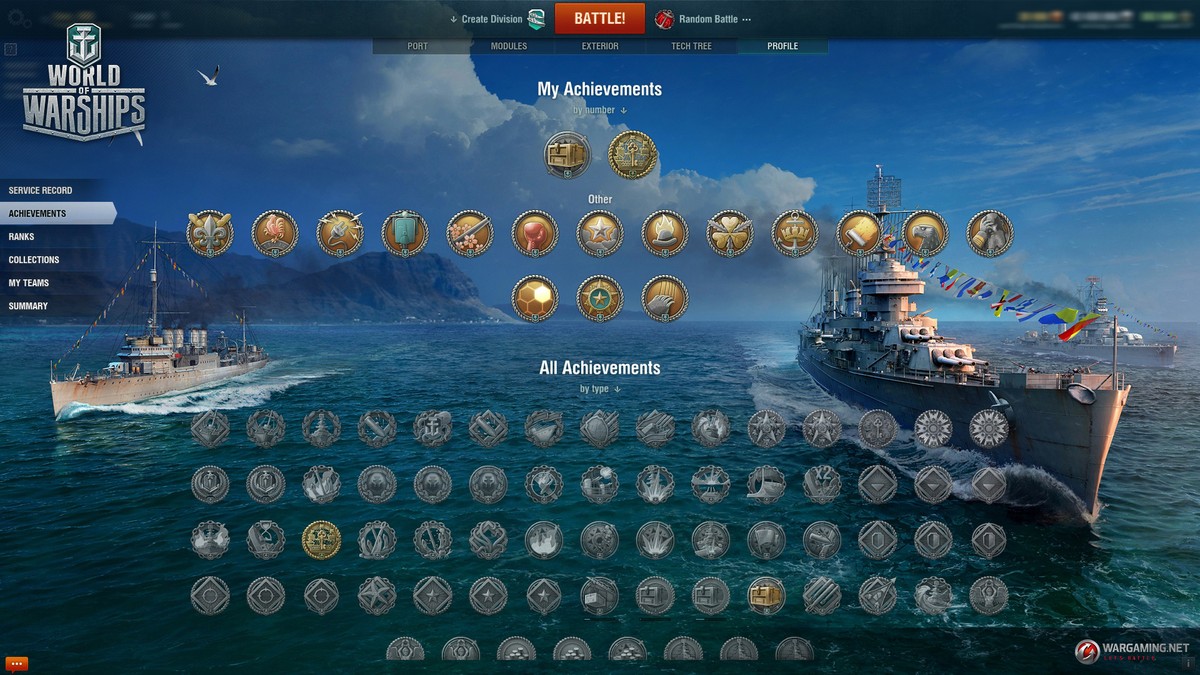The width and height of the screenshot is (1200, 675).
Task: Go to the Exterior tab
Action: coord(600,46)
